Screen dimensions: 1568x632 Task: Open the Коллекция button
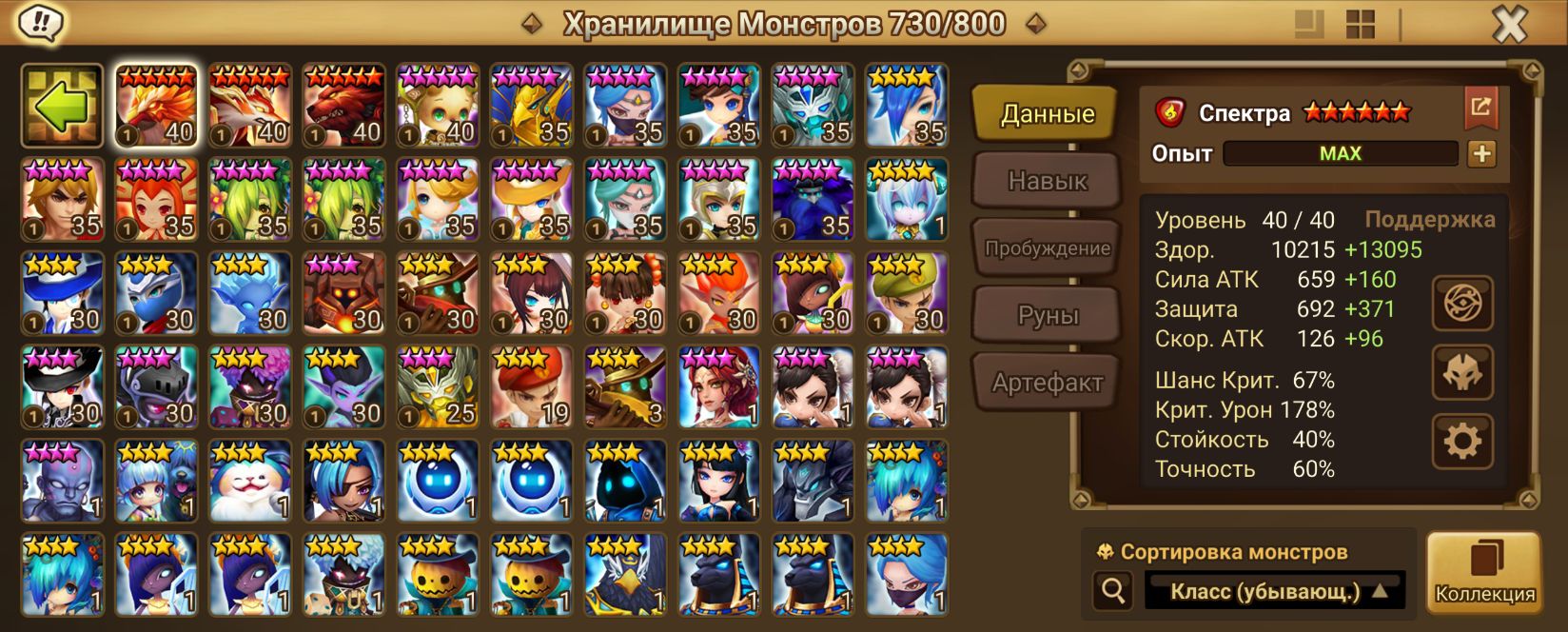click(1484, 572)
